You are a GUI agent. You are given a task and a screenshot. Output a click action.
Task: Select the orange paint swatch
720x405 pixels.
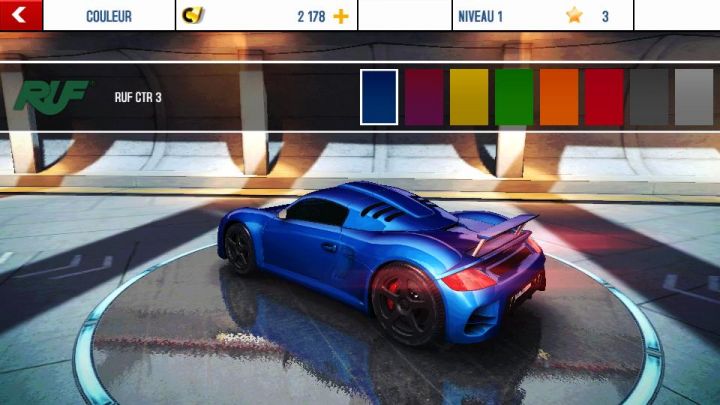[x=559, y=97]
